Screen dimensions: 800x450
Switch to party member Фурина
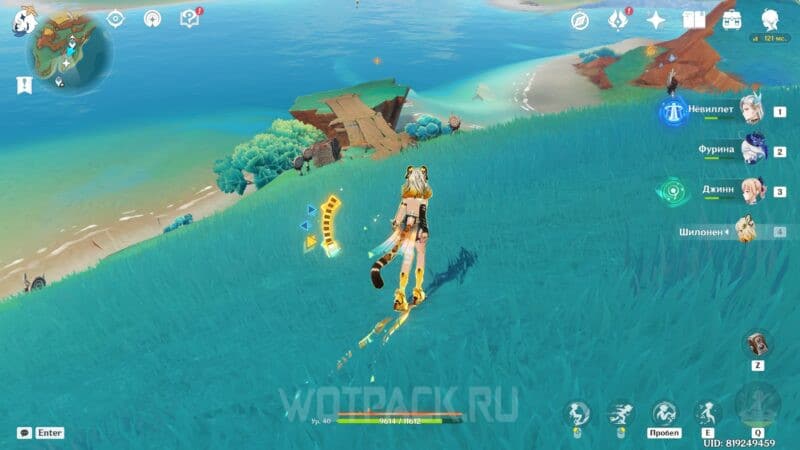coord(752,151)
